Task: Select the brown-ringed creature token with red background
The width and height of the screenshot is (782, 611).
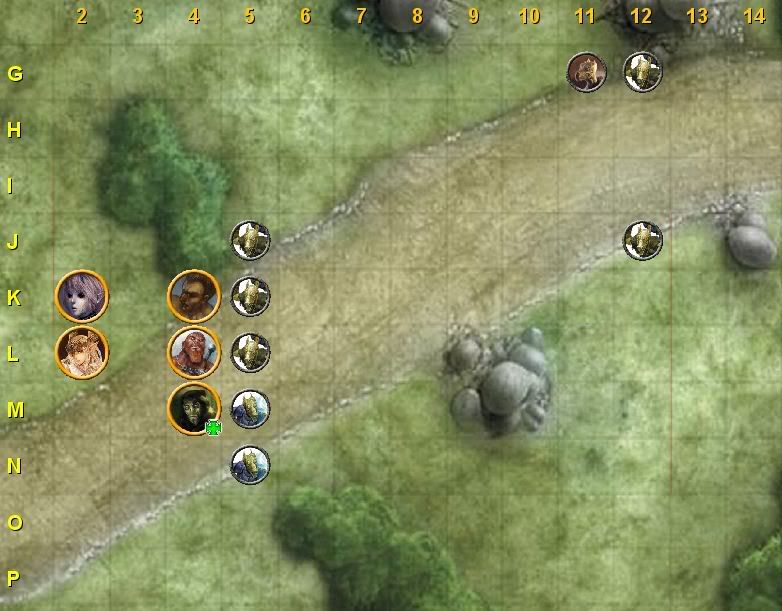Action: point(585,72)
